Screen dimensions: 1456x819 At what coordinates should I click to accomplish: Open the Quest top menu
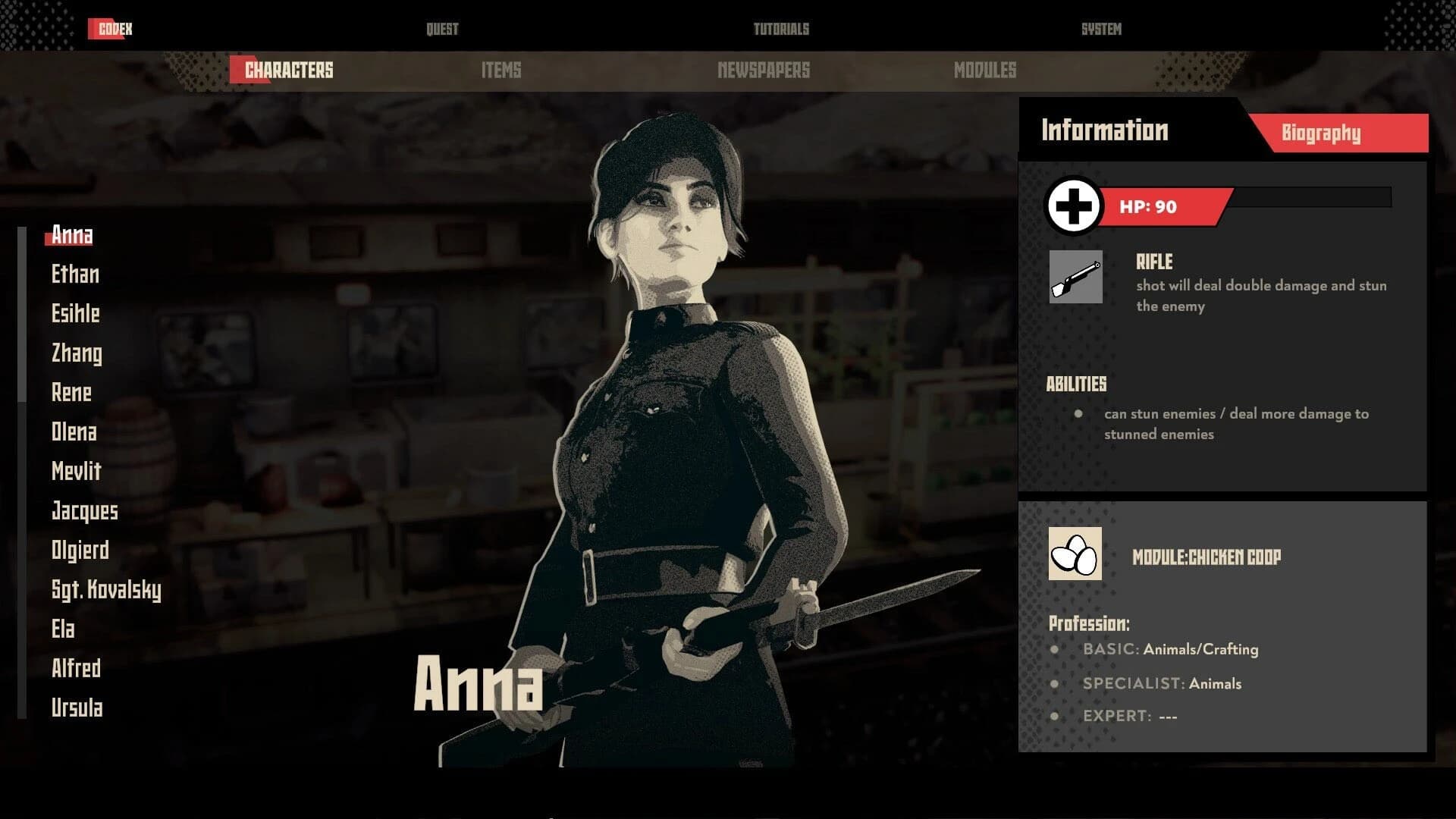(x=442, y=30)
